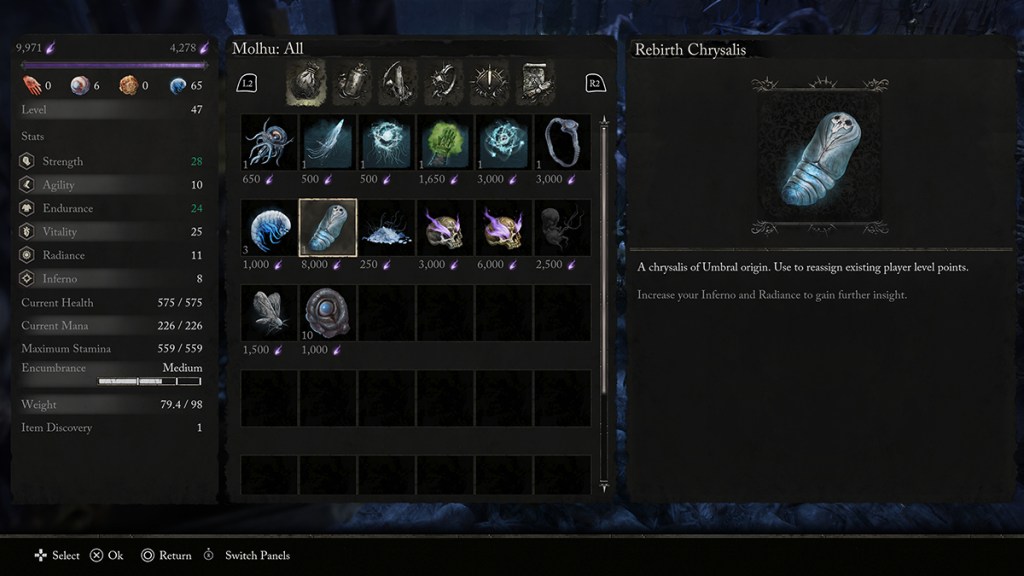Choose the dark embryo item priced 2,500

(562, 228)
